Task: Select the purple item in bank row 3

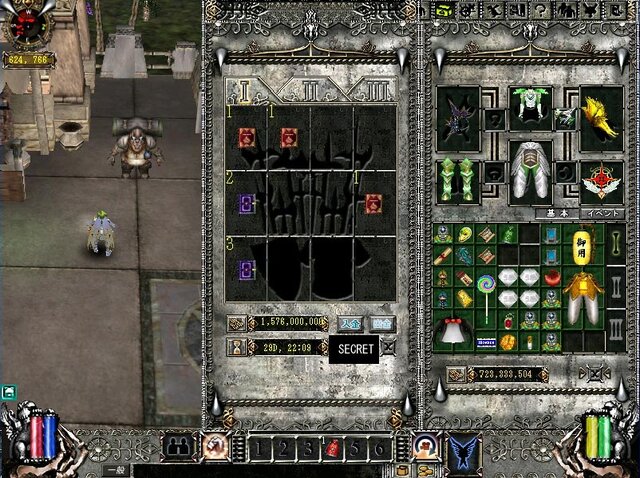Action: coord(246,270)
